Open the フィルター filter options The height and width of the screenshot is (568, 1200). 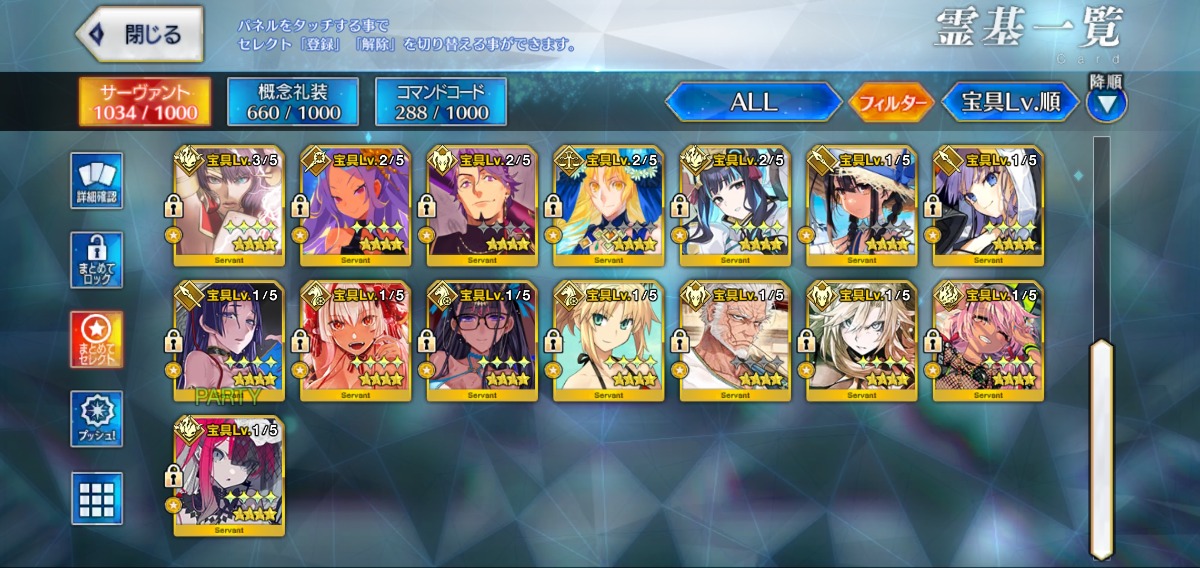(891, 102)
